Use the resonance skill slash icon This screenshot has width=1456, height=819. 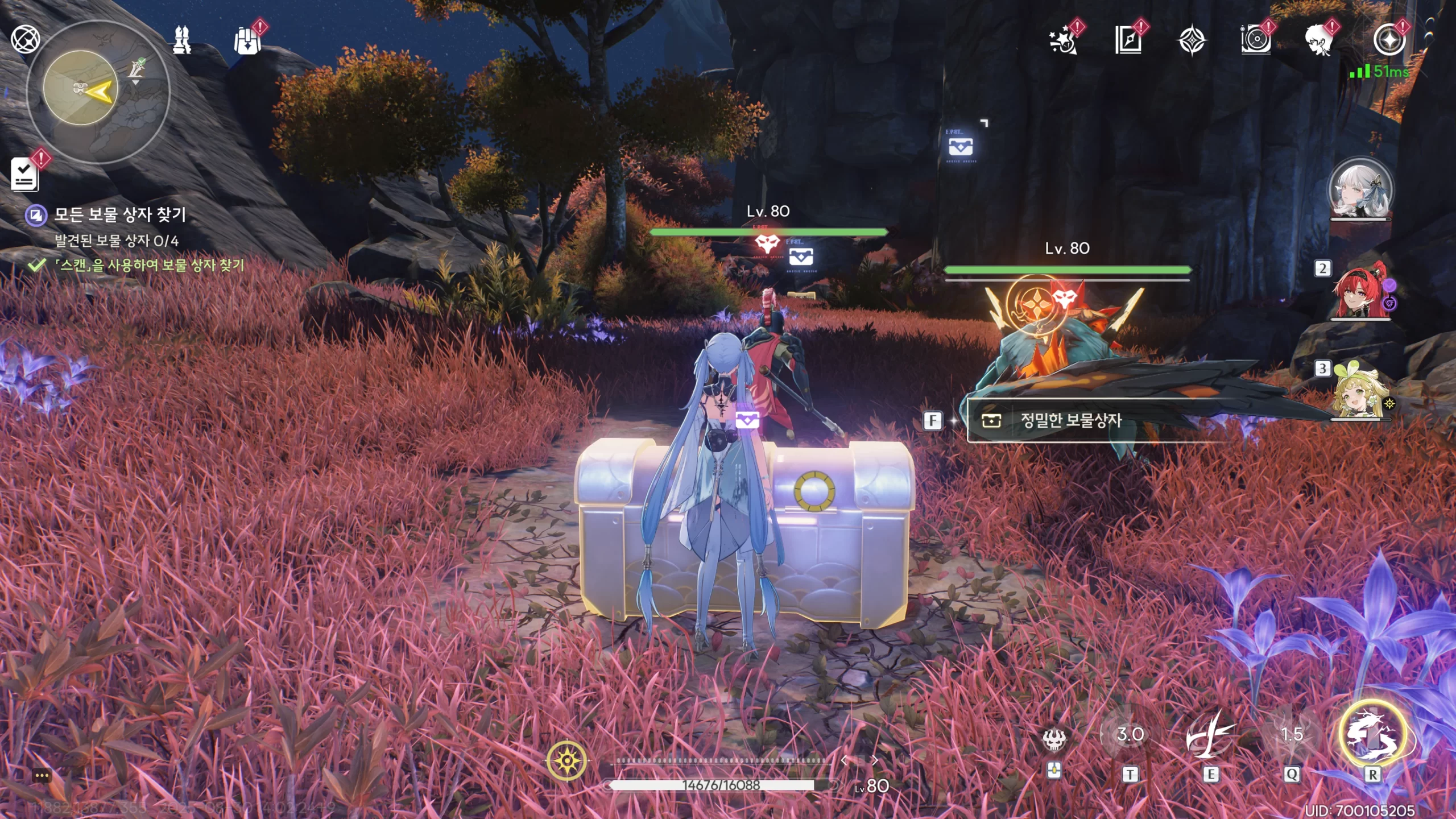click(1210, 736)
